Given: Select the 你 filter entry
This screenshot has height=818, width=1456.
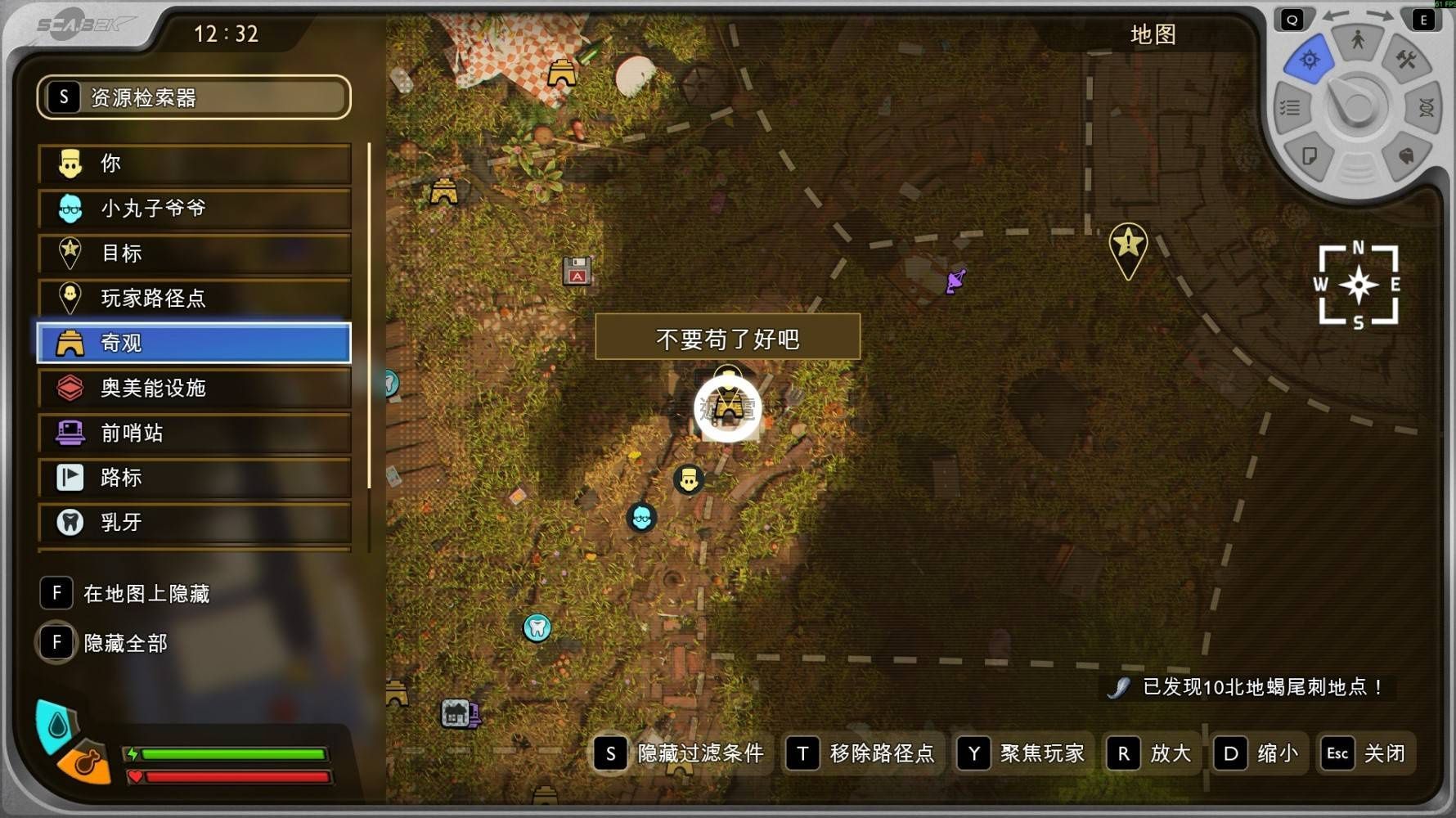Looking at the screenshot, I should pyautogui.click(x=194, y=164).
